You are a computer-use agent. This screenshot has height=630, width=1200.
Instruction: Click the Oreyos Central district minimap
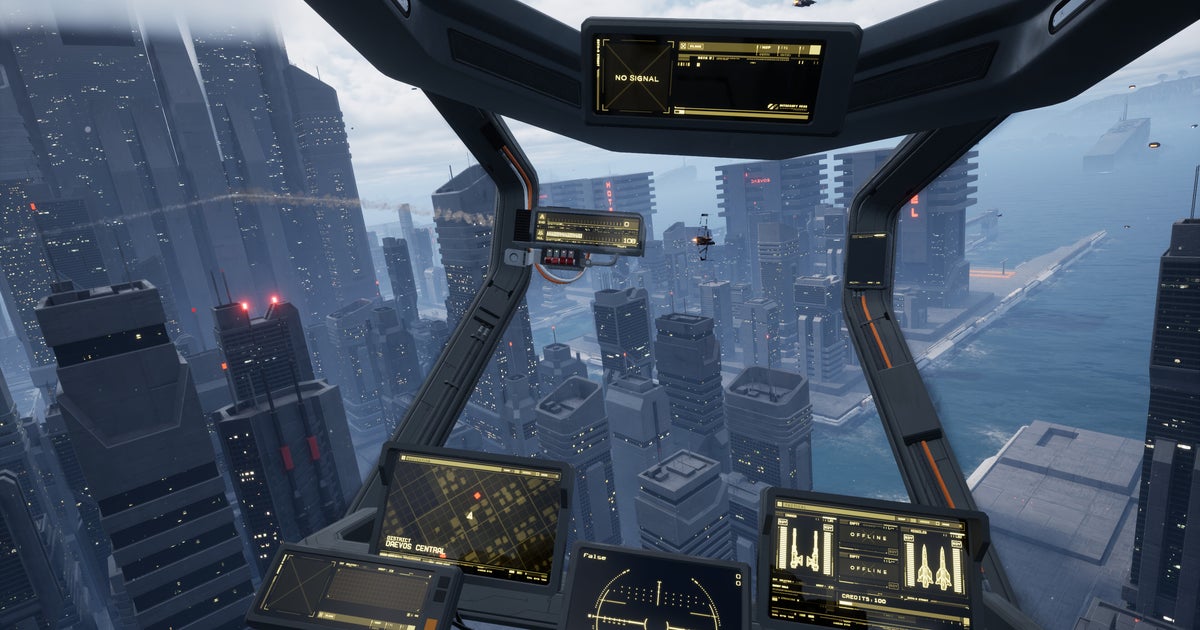[x=472, y=512]
